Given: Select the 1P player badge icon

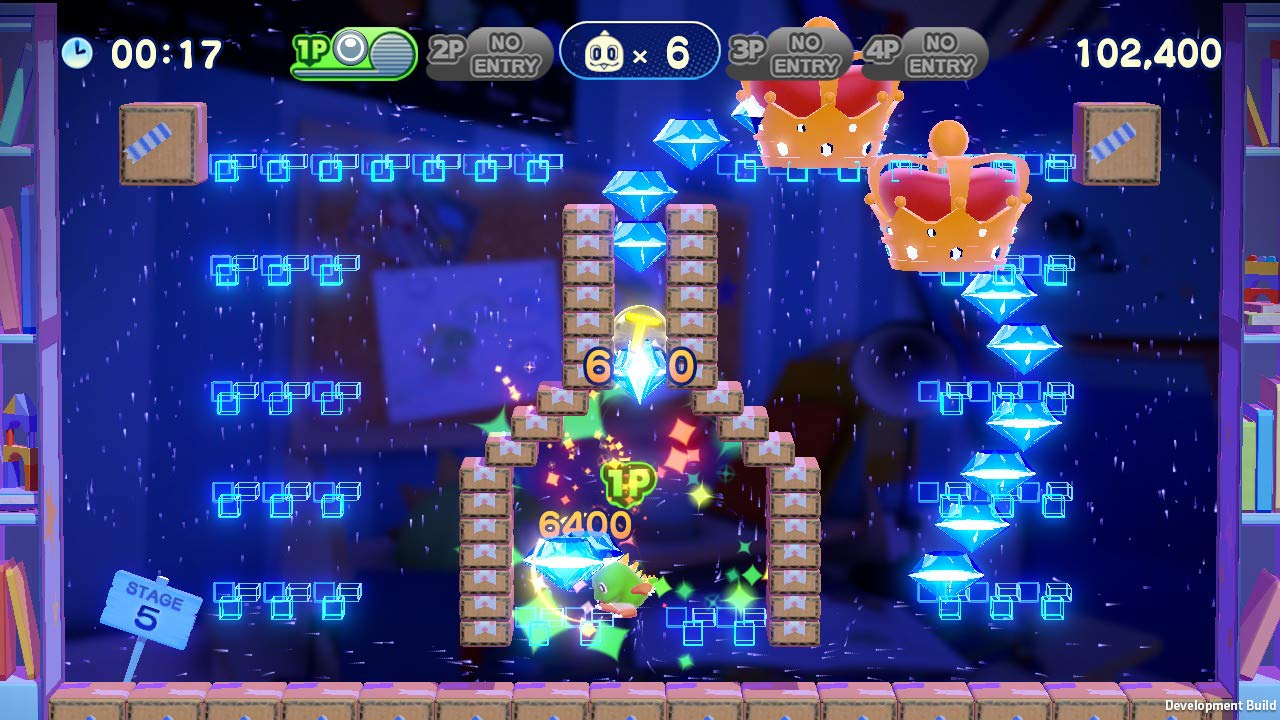Looking at the screenshot, I should click(310, 47).
